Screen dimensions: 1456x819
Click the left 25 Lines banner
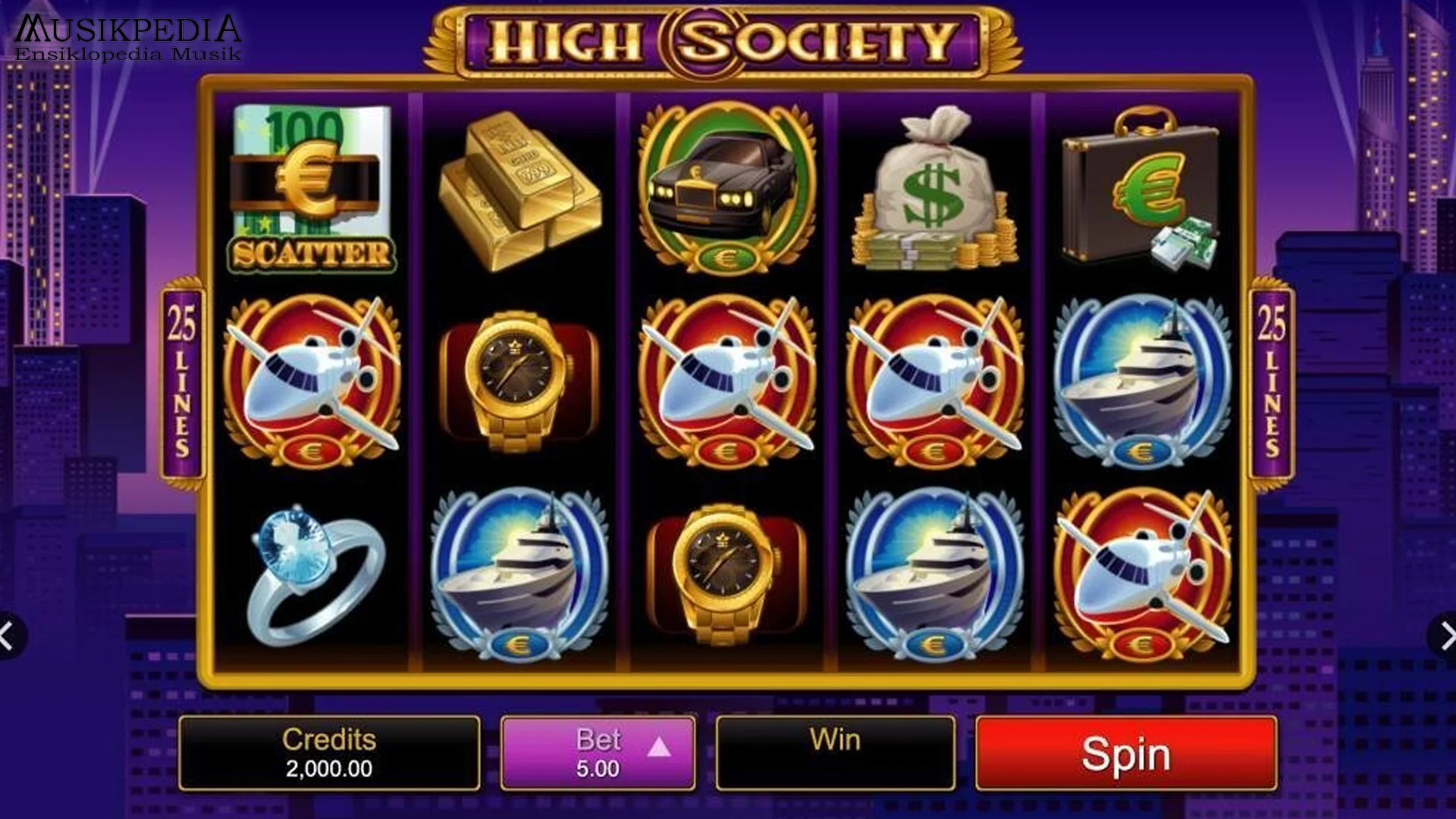pos(182,379)
